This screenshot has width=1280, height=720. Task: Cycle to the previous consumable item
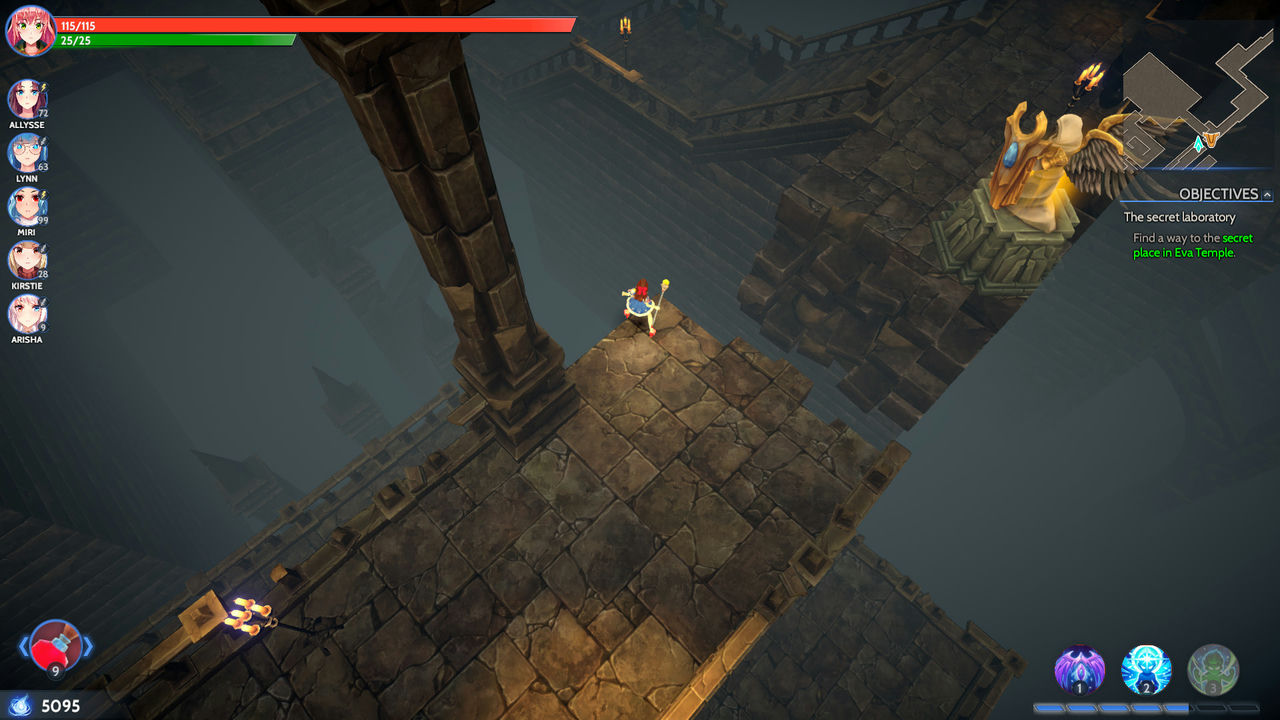pos(23,647)
